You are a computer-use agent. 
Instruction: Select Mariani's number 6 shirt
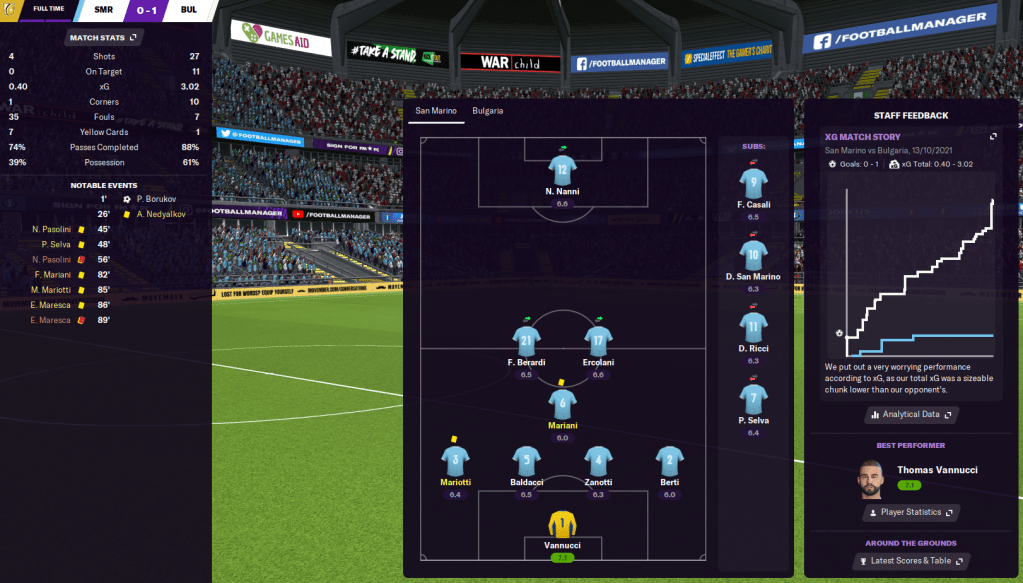point(562,403)
